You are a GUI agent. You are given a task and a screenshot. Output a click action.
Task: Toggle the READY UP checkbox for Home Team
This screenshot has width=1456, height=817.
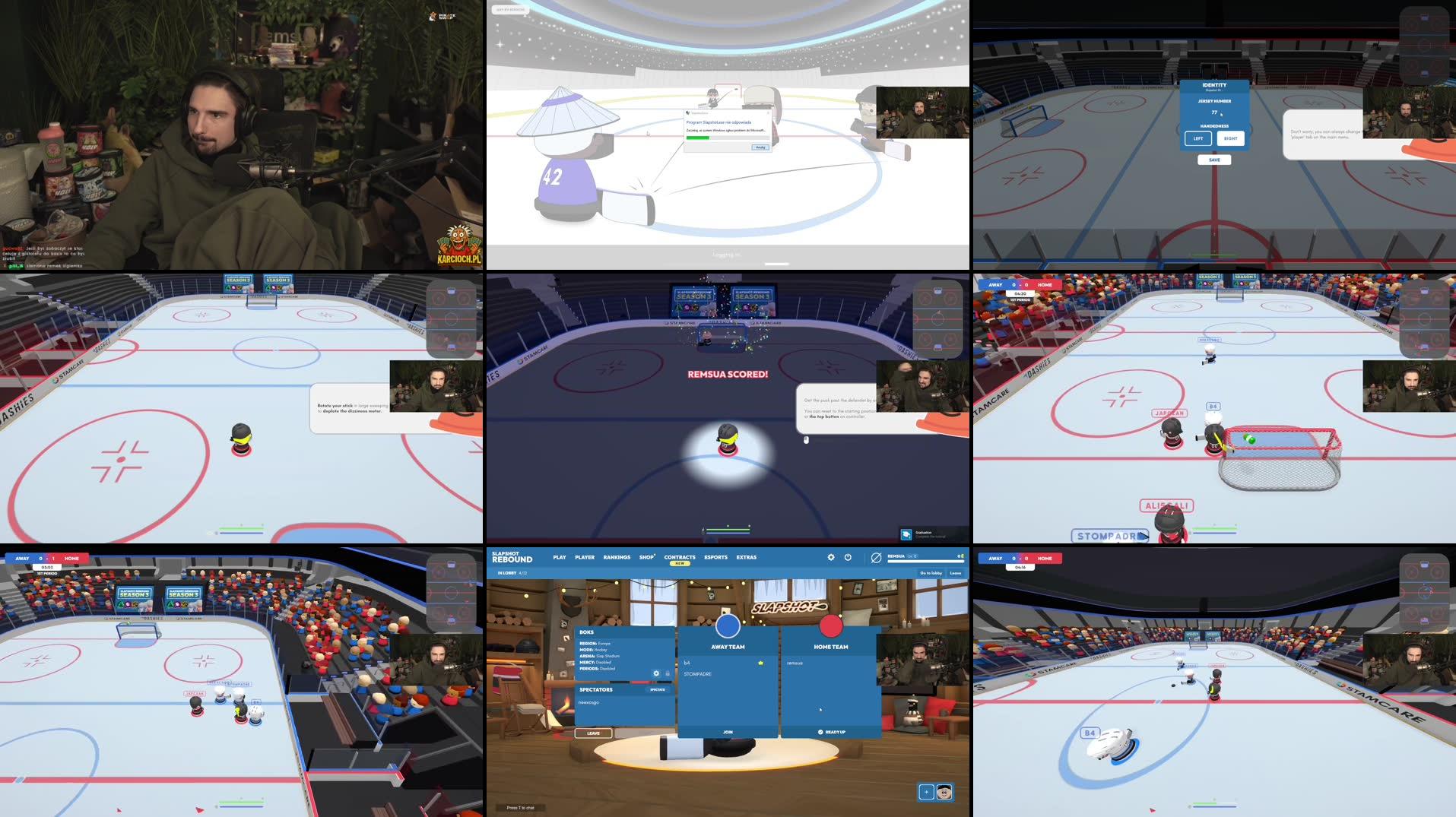(x=822, y=732)
